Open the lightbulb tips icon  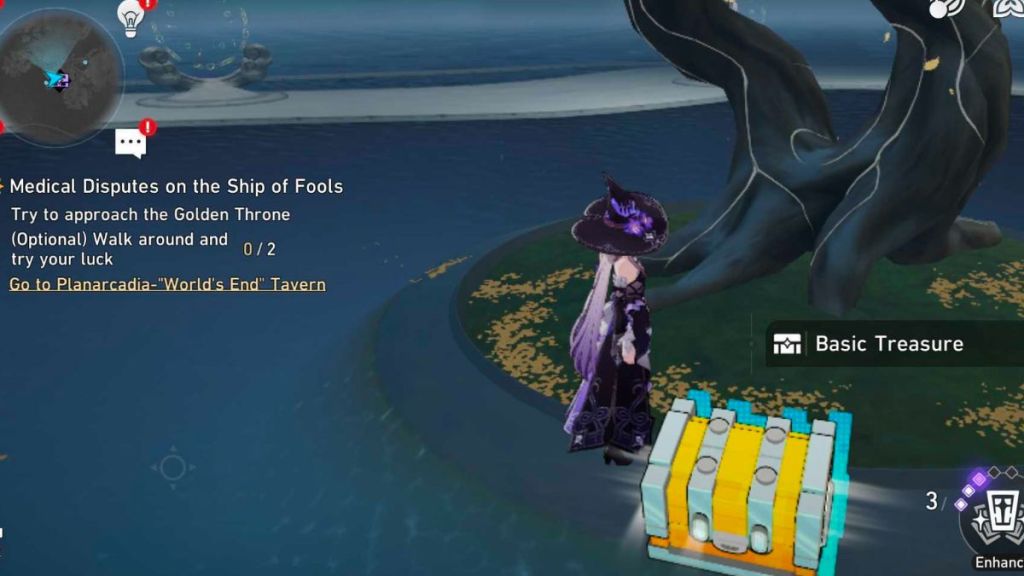[x=131, y=17]
